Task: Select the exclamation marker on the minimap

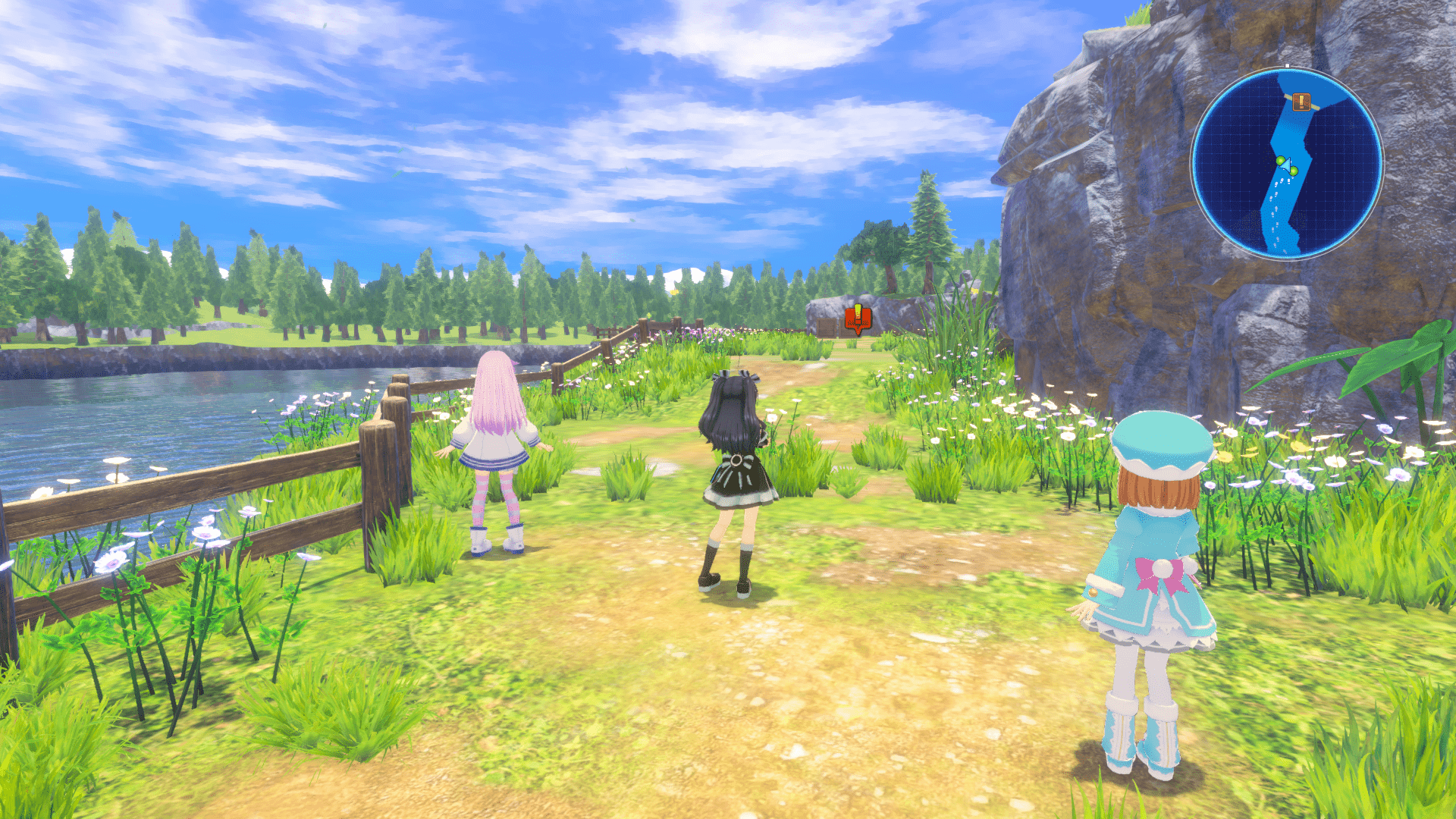Action: point(1301,102)
